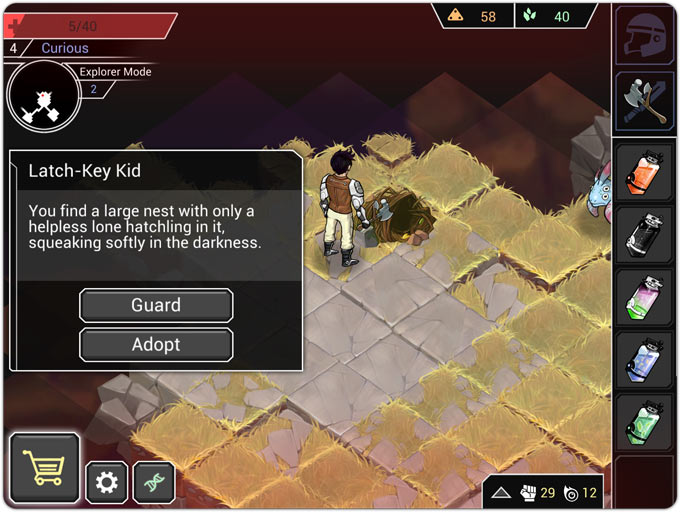The image size is (680, 512).
Task: Select Adopt for the hatchling
Action: [x=156, y=345]
